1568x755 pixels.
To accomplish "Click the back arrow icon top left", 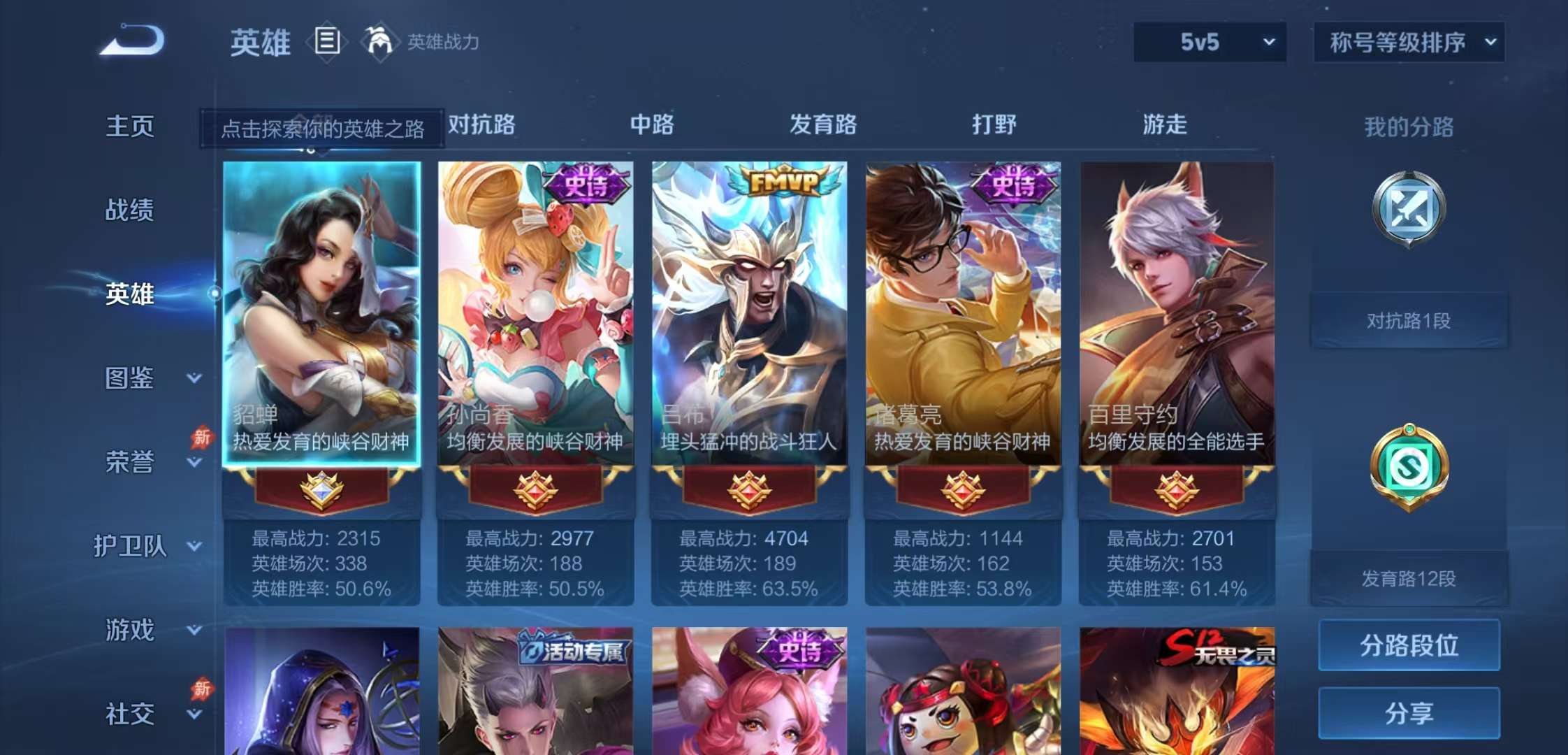I will pos(133,42).
